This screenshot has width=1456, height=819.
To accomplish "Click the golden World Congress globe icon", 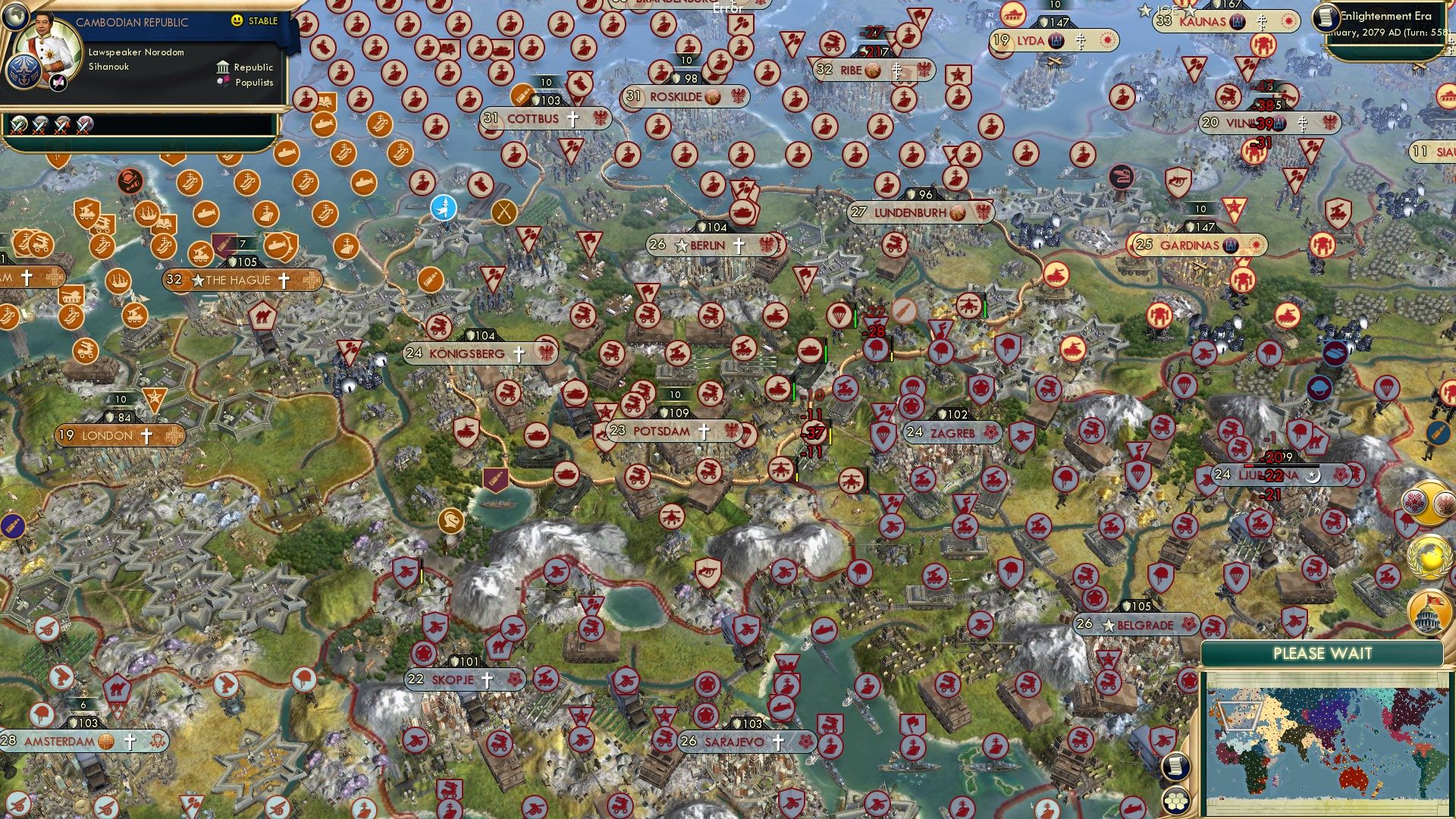I will pos(1427,557).
